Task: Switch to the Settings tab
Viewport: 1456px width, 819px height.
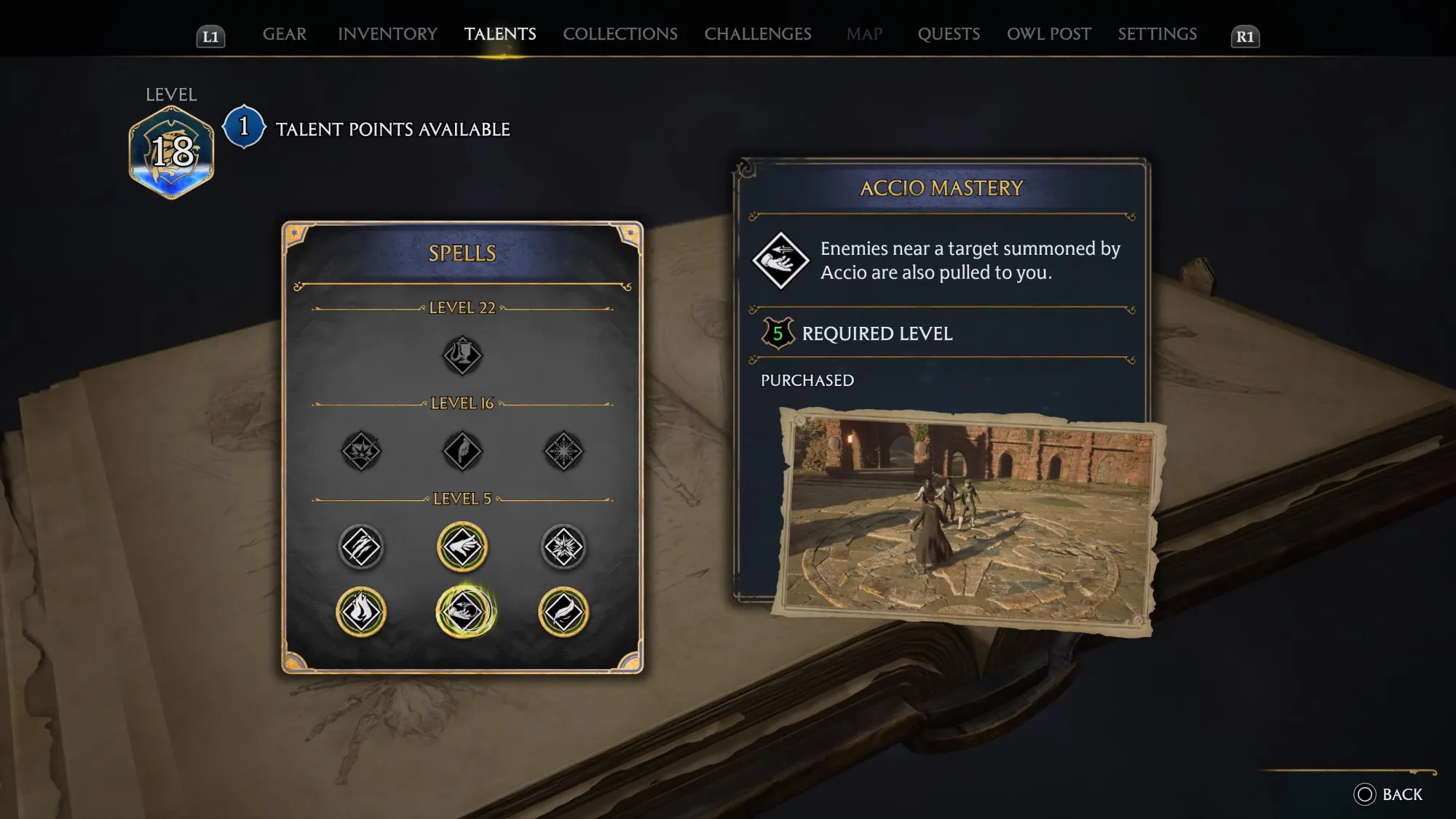Action: pyautogui.click(x=1157, y=34)
